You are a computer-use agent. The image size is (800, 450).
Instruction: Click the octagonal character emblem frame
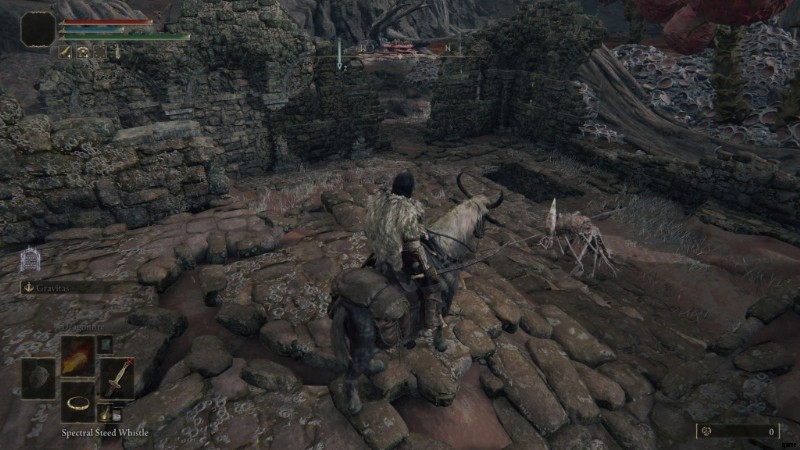(x=38, y=28)
